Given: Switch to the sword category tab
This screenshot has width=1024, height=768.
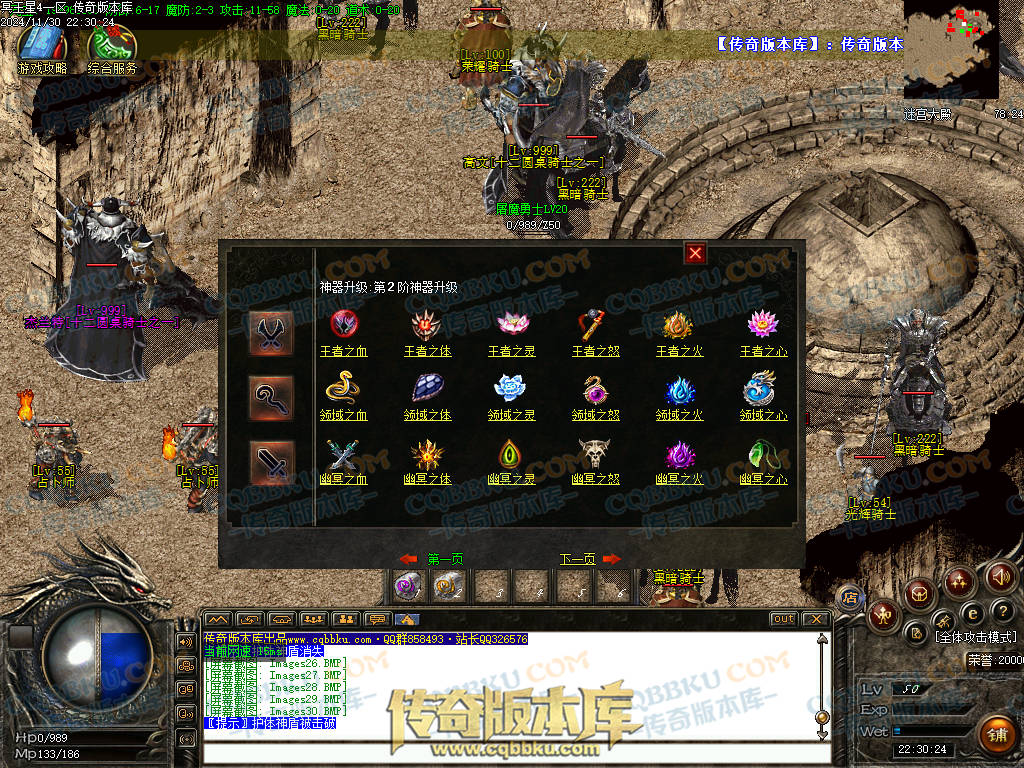Looking at the screenshot, I should pyautogui.click(x=272, y=462).
